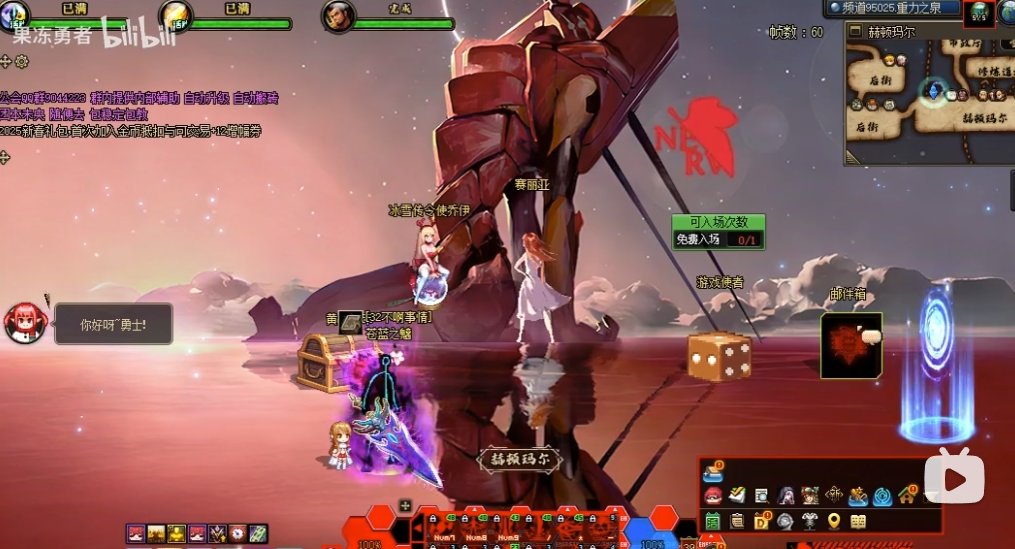Click the blue swirl portal menu icon
1015x549 pixels.
[x=882, y=496]
